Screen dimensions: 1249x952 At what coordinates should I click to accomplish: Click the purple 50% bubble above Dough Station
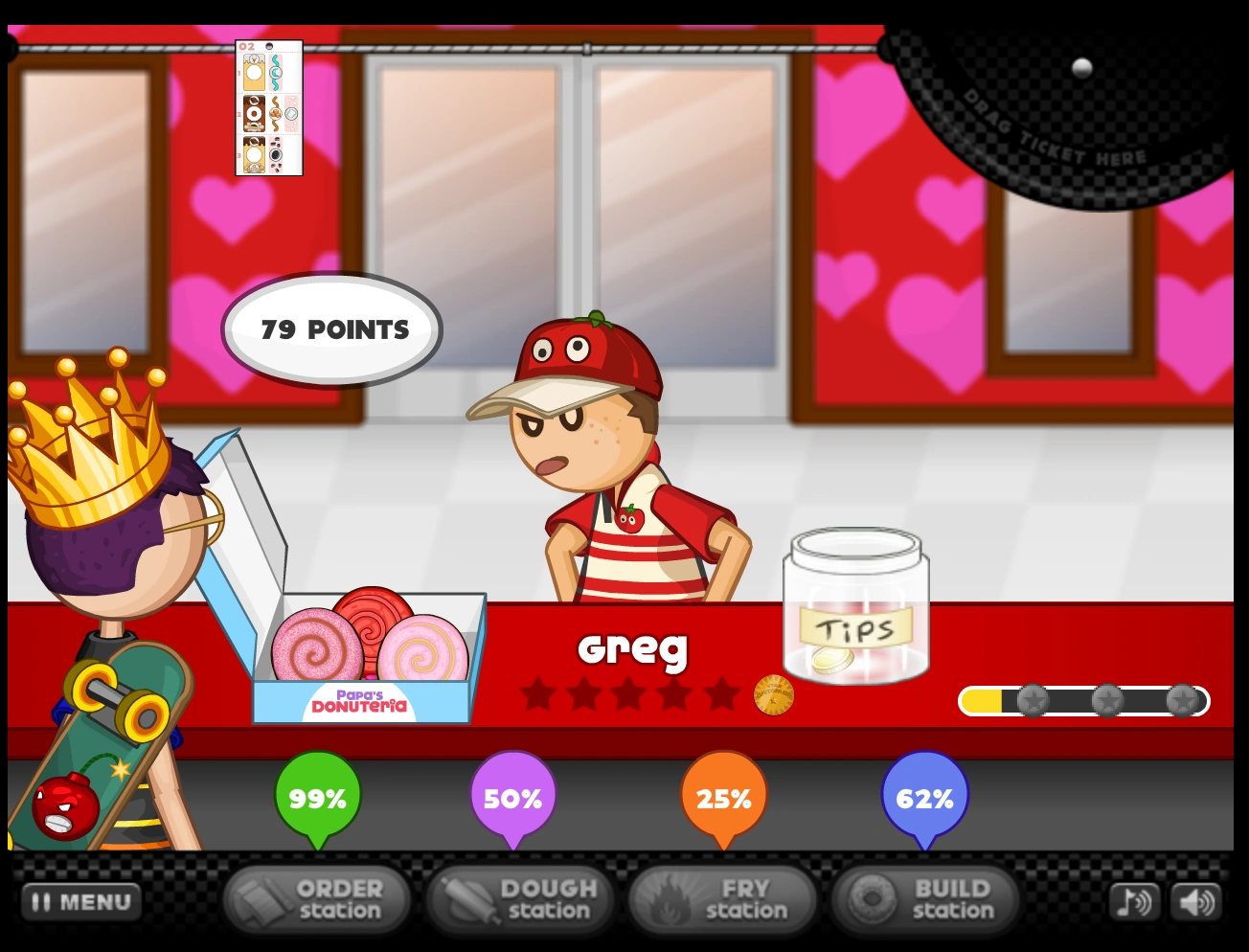coord(512,796)
